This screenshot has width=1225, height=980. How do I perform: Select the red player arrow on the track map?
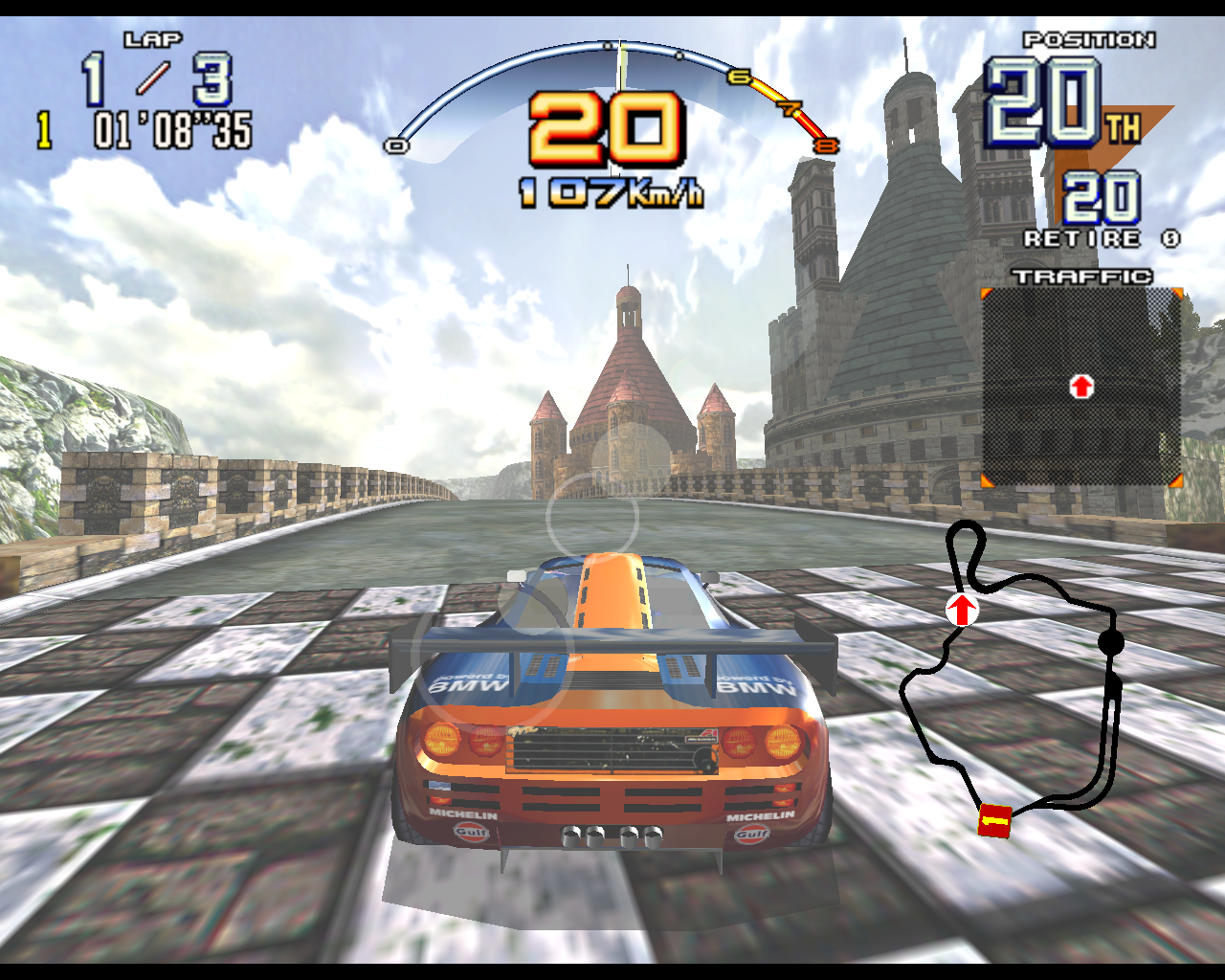pyautogui.click(x=963, y=609)
